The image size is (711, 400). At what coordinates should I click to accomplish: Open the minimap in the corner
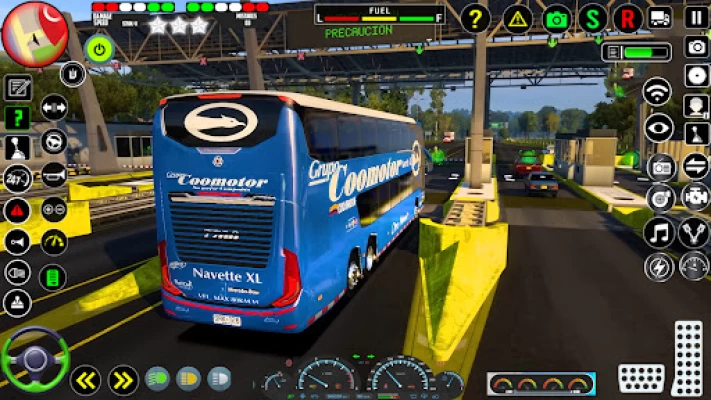pos(34,32)
